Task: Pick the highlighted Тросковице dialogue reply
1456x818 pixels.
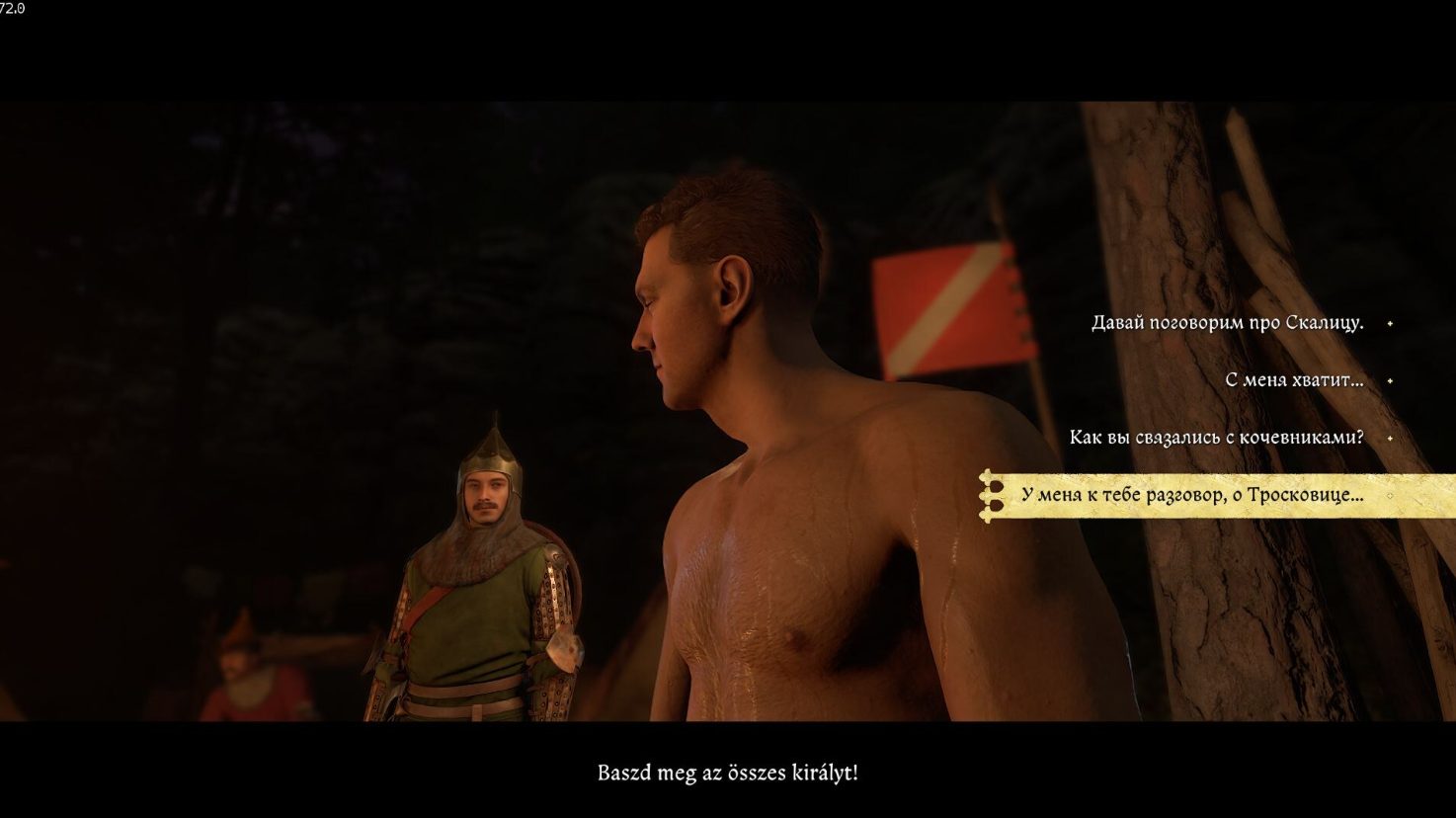Action: 1192,495
